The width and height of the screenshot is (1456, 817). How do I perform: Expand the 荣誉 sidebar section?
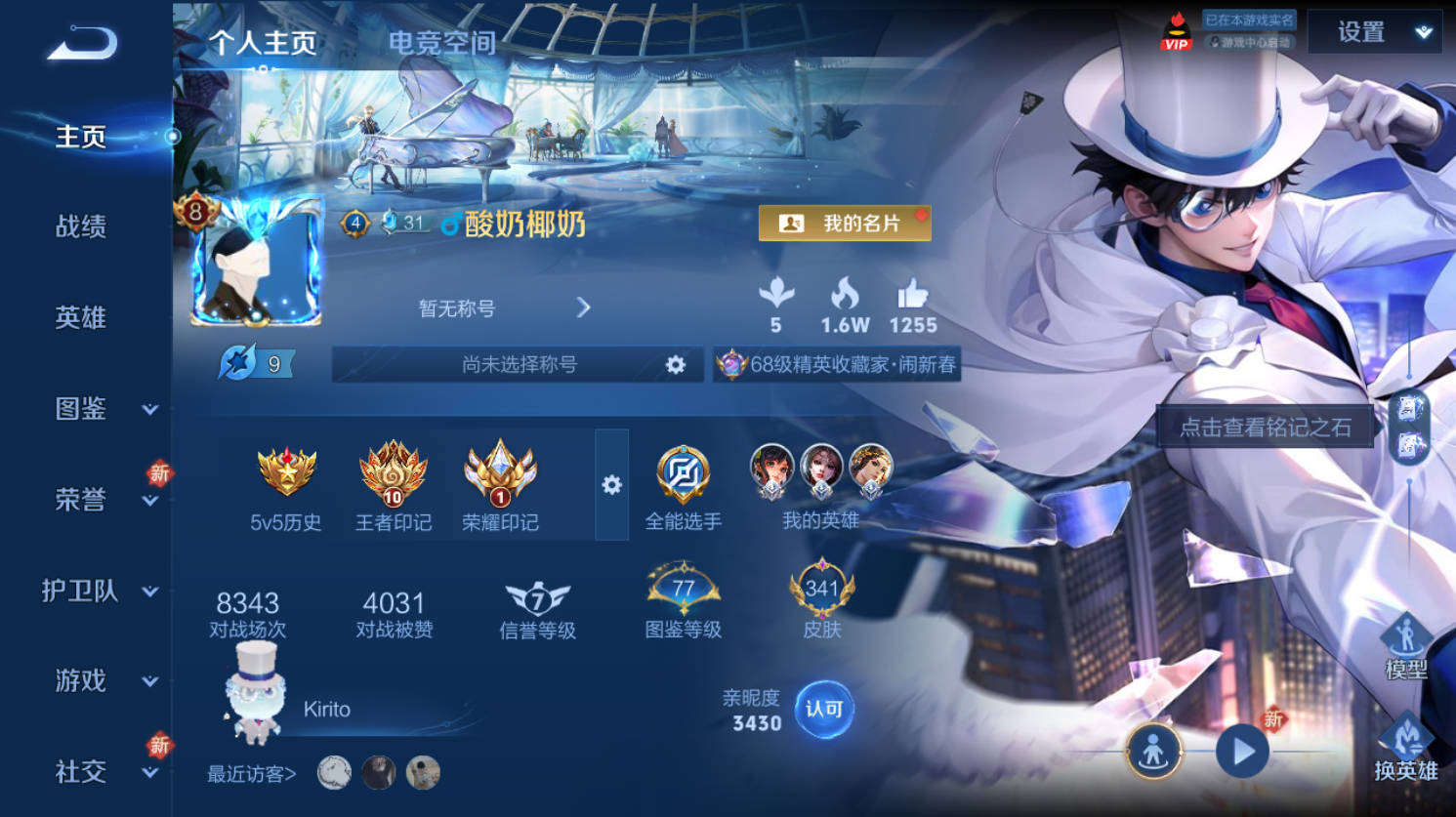tap(98, 500)
